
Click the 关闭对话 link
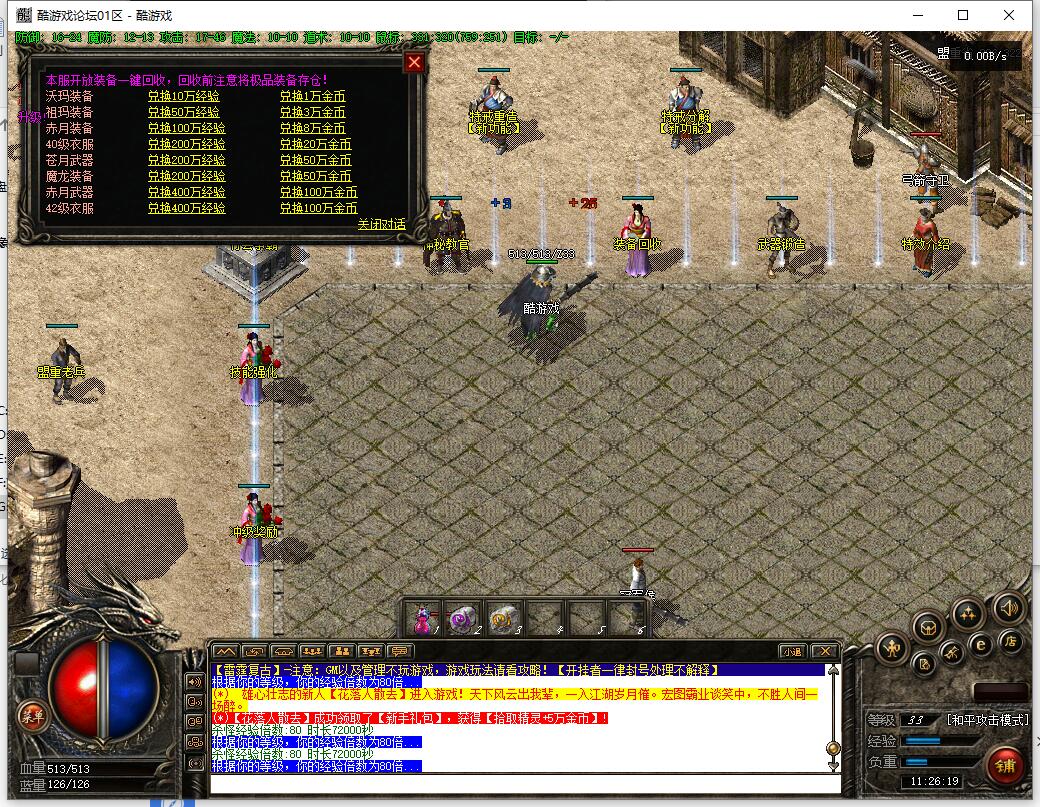(382, 224)
